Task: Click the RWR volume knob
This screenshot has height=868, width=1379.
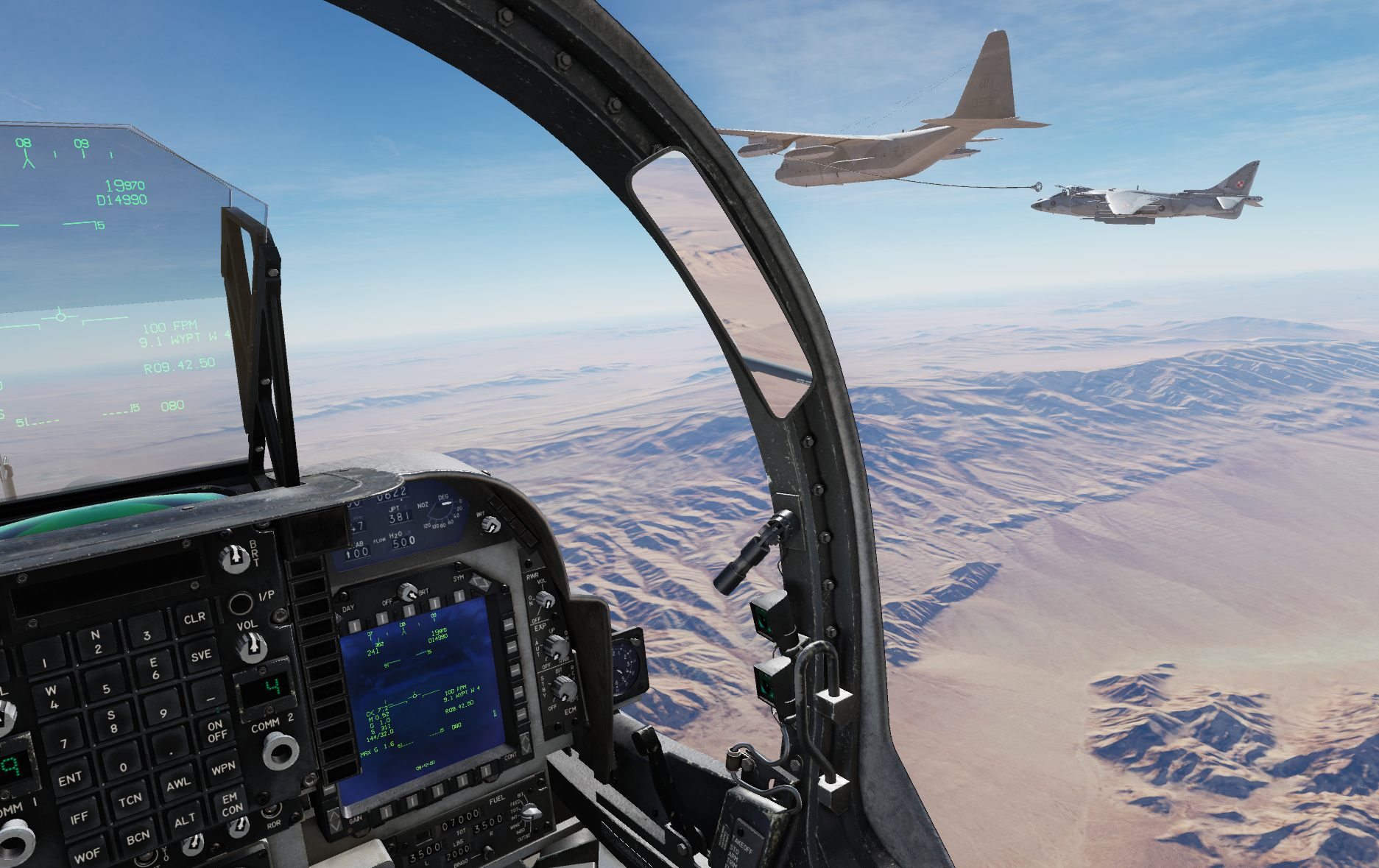Action: tap(546, 601)
